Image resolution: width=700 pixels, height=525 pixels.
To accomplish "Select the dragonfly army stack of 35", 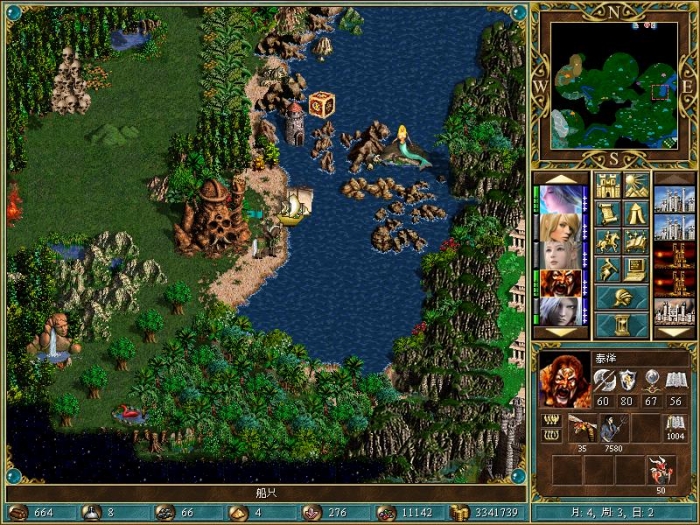I will [x=581, y=428].
